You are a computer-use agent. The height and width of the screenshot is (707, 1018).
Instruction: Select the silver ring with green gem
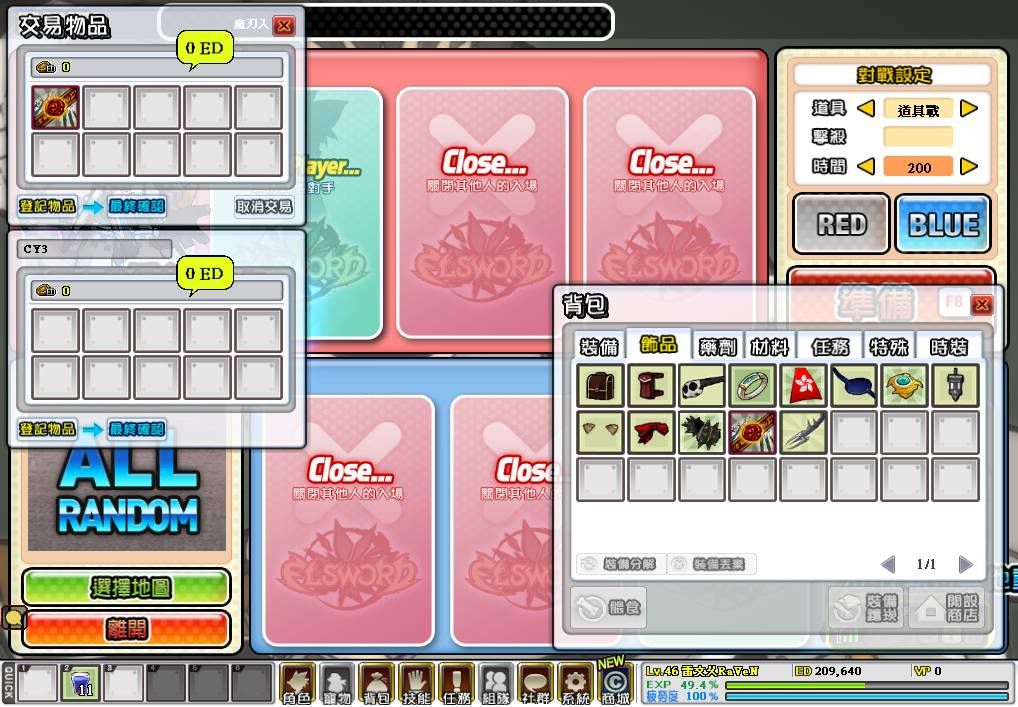(x=753, y=385)
